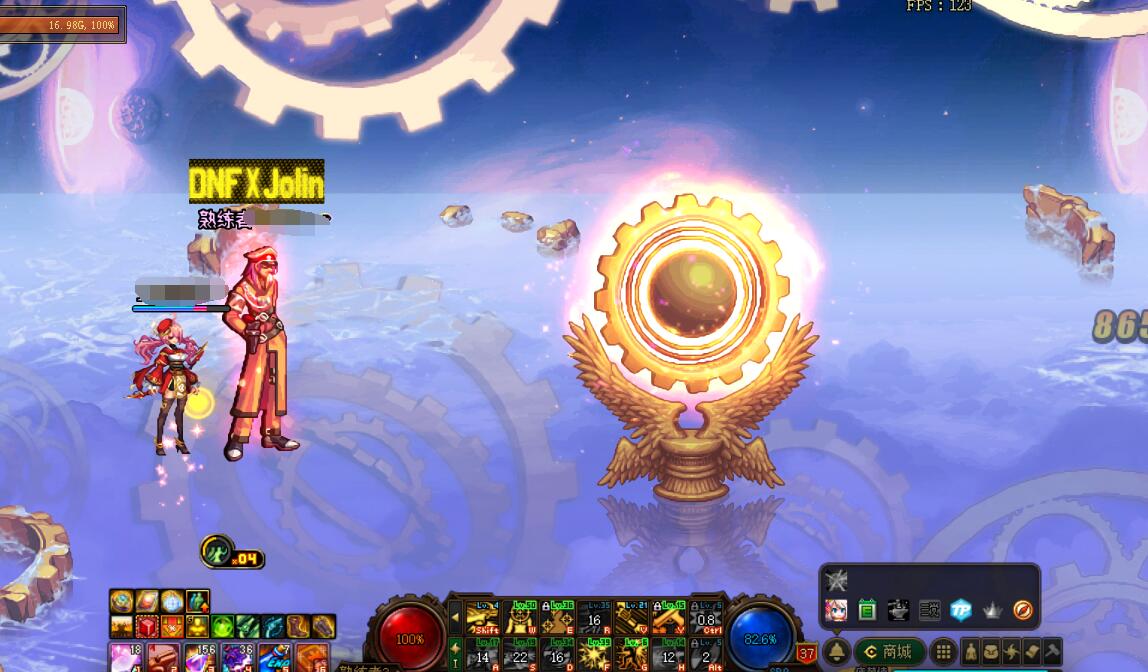Select the blue TP hexagon icon
1148x672 pixels.
[960, 609]
